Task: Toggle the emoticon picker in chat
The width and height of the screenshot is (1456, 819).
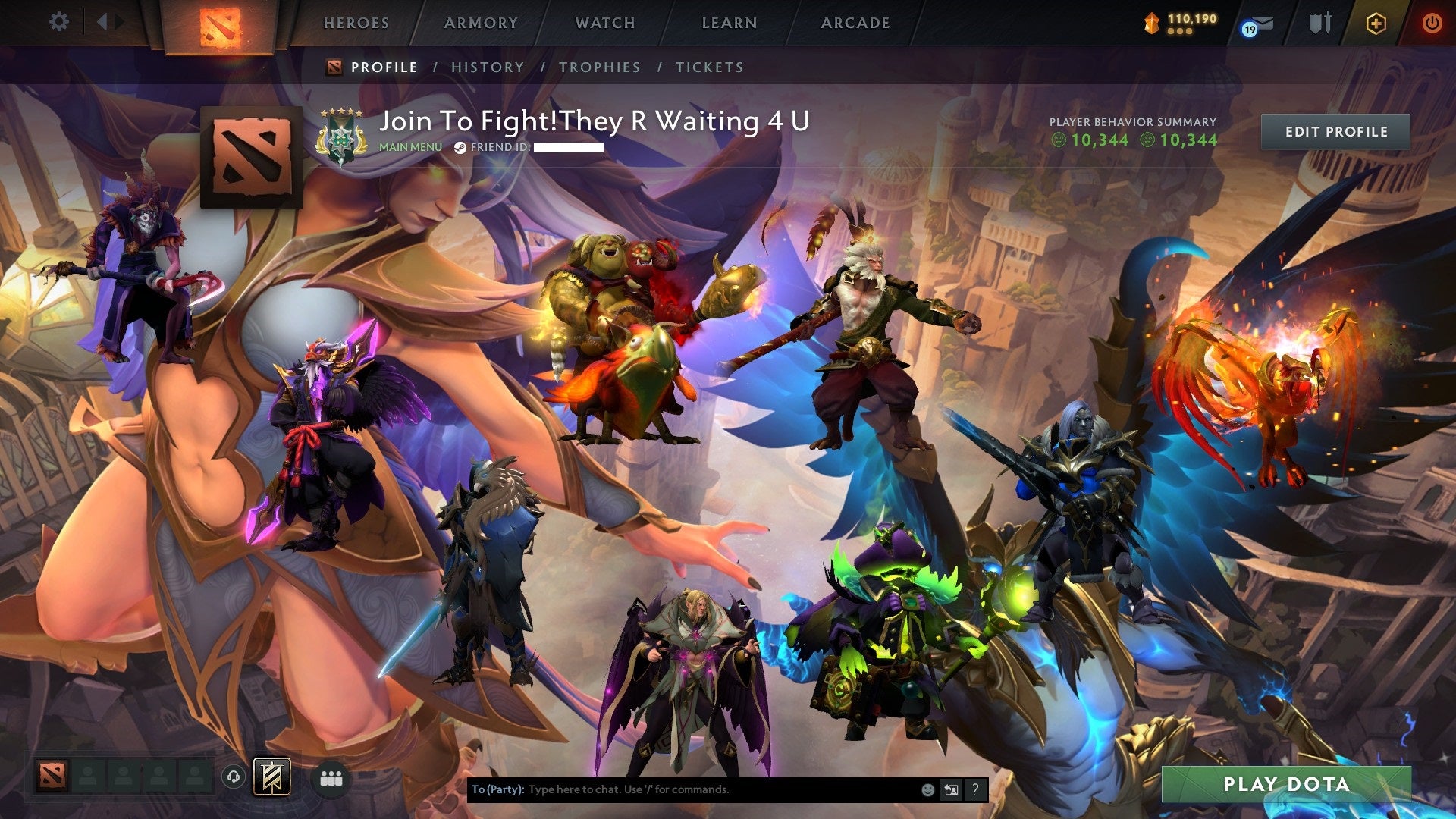Action: point(927,789)
